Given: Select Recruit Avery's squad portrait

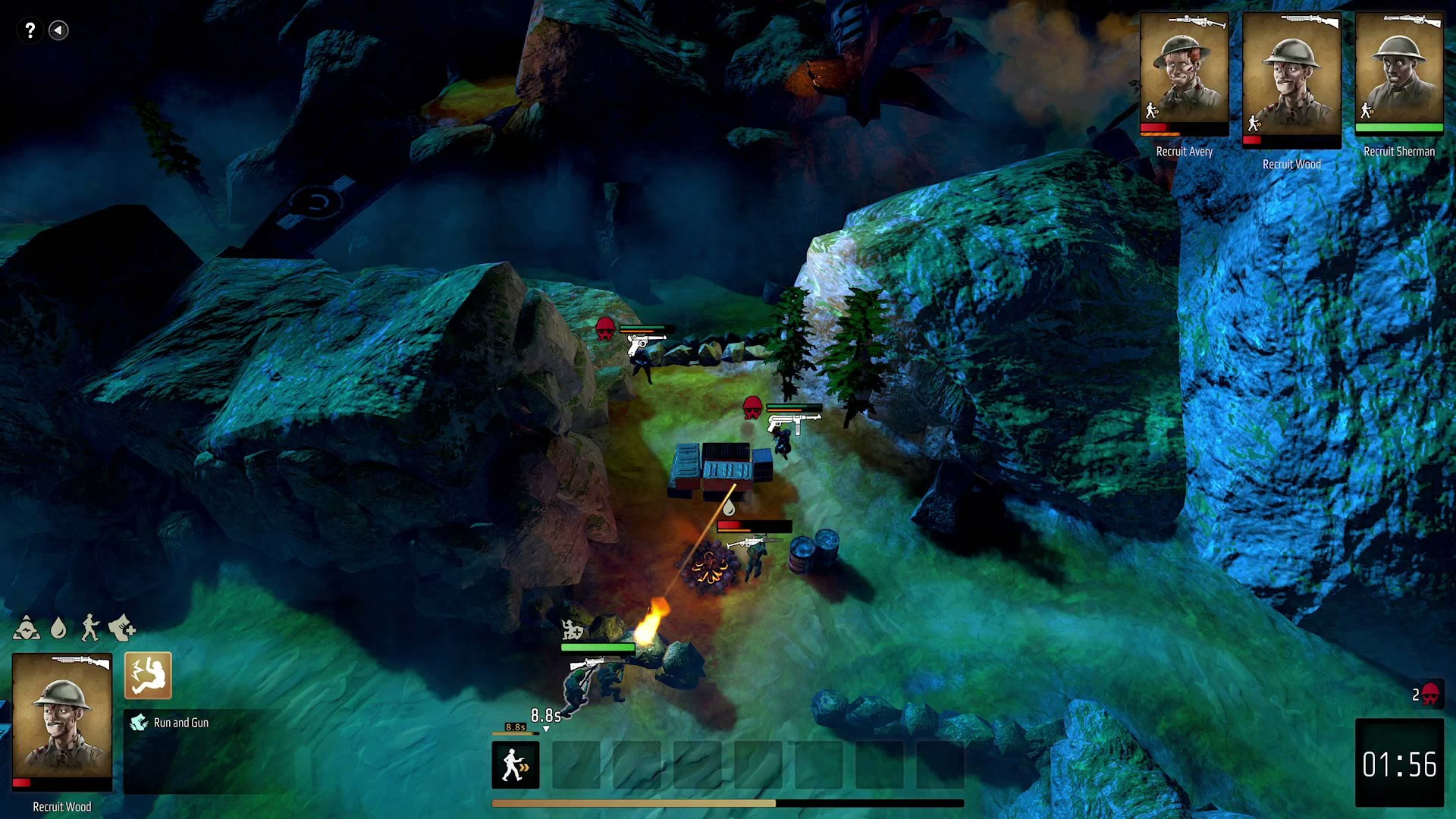Looking at the screenshot, I should (x=1184, y=72).
